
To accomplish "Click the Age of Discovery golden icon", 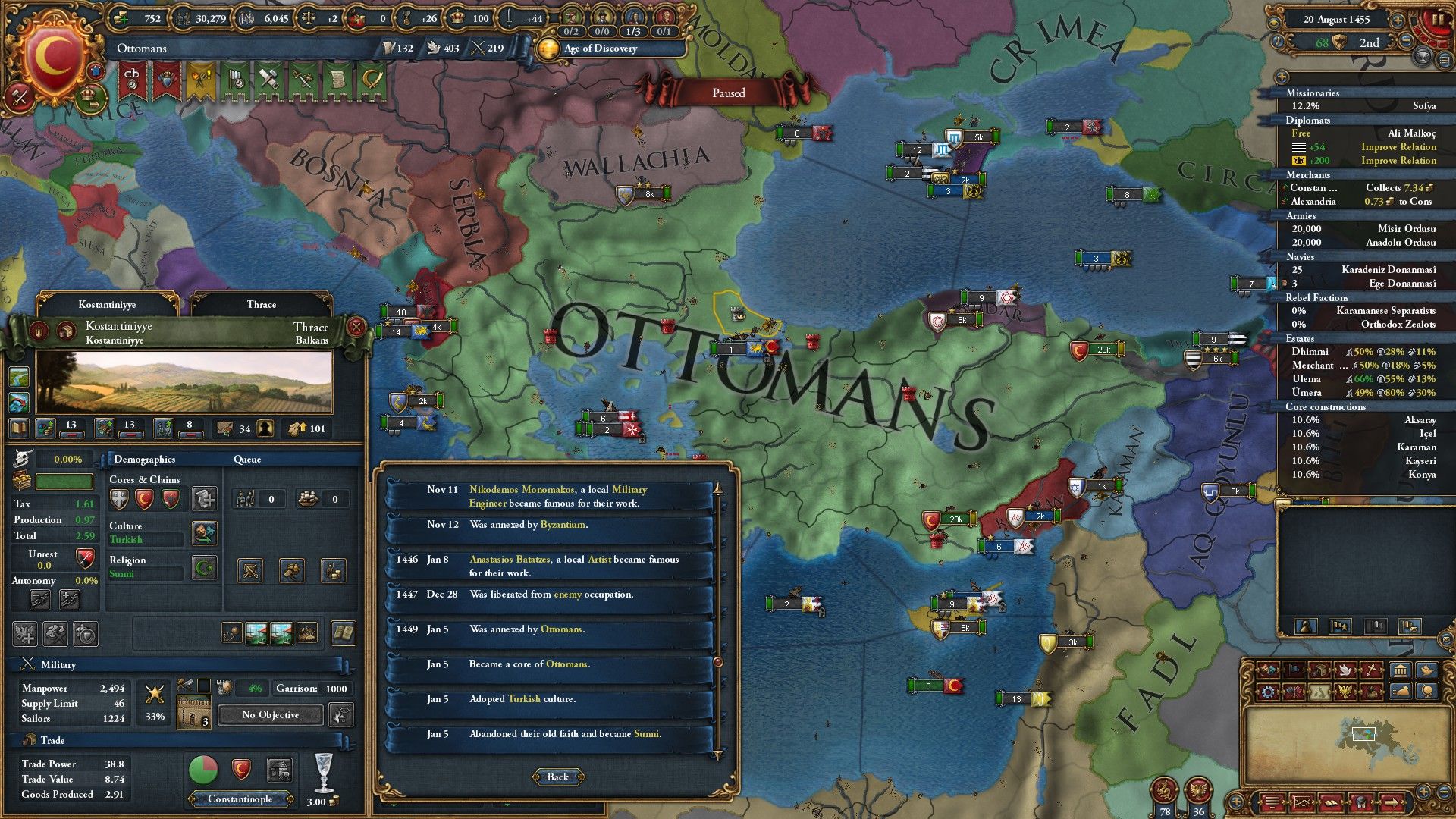I will 548,49.
